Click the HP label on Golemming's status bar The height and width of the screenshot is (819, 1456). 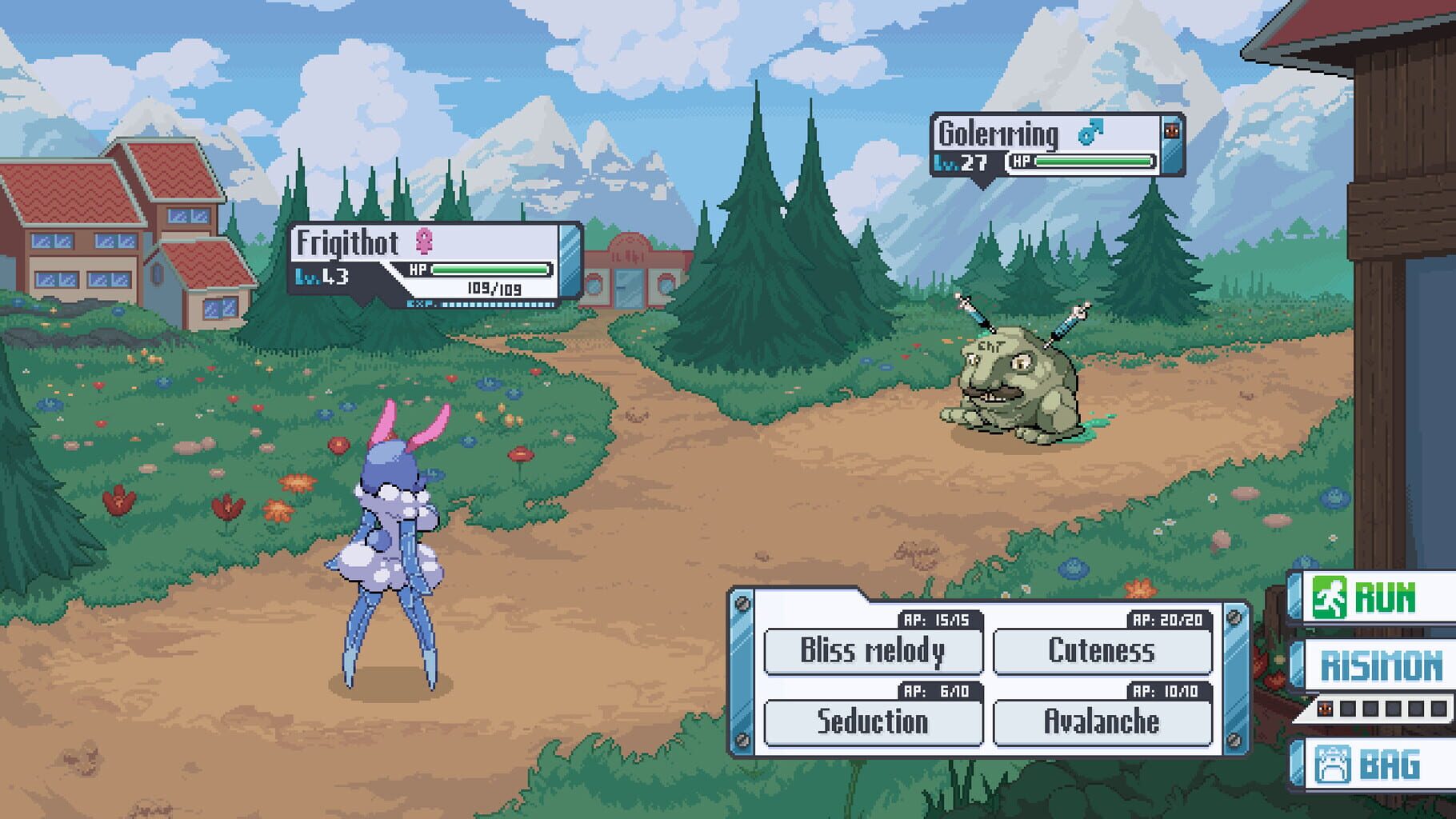click(1021, 163)
